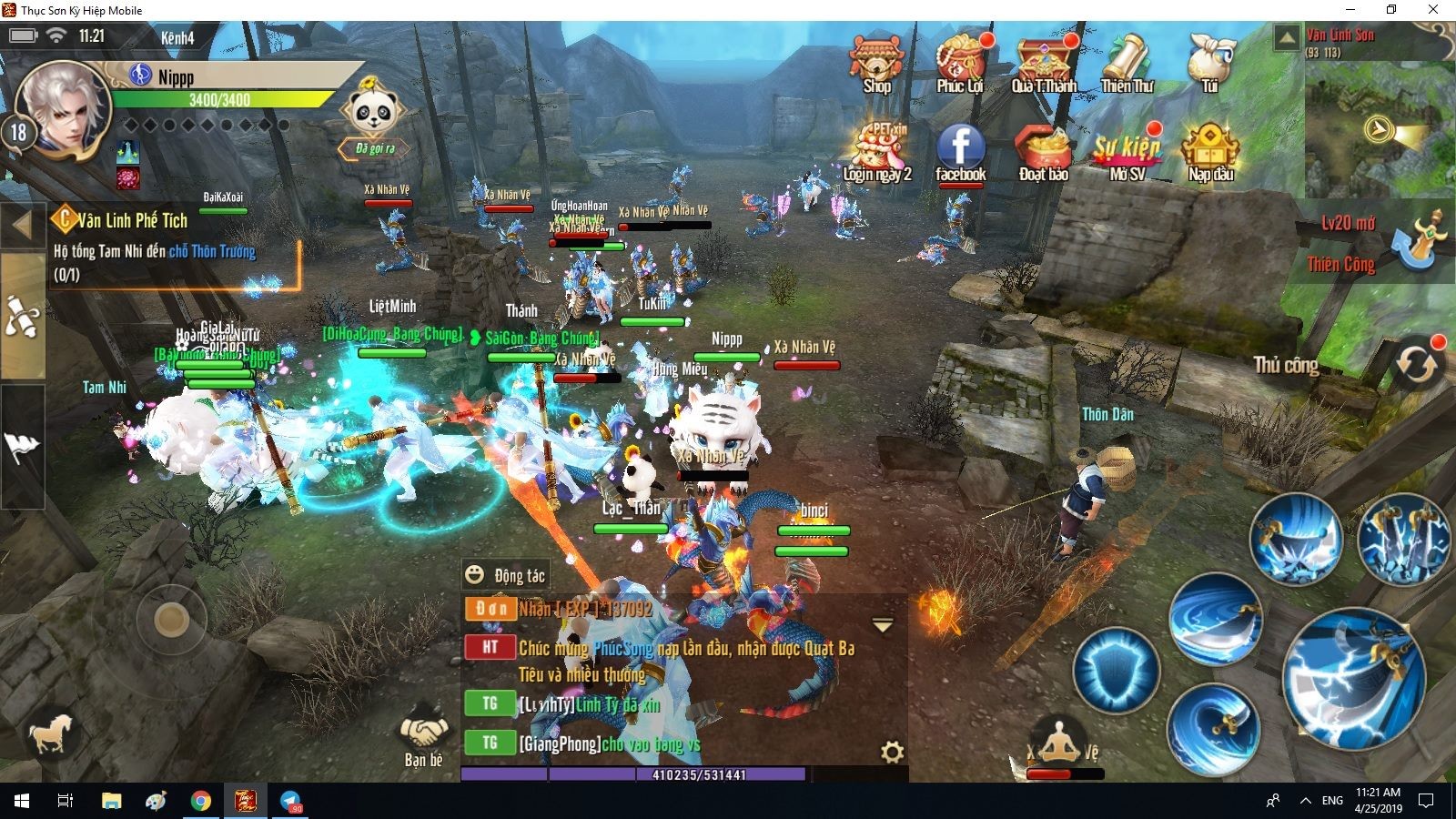The width and height of the screenshot is (1456, 819).
Task: Open the facebook icon
Action: 960,152
